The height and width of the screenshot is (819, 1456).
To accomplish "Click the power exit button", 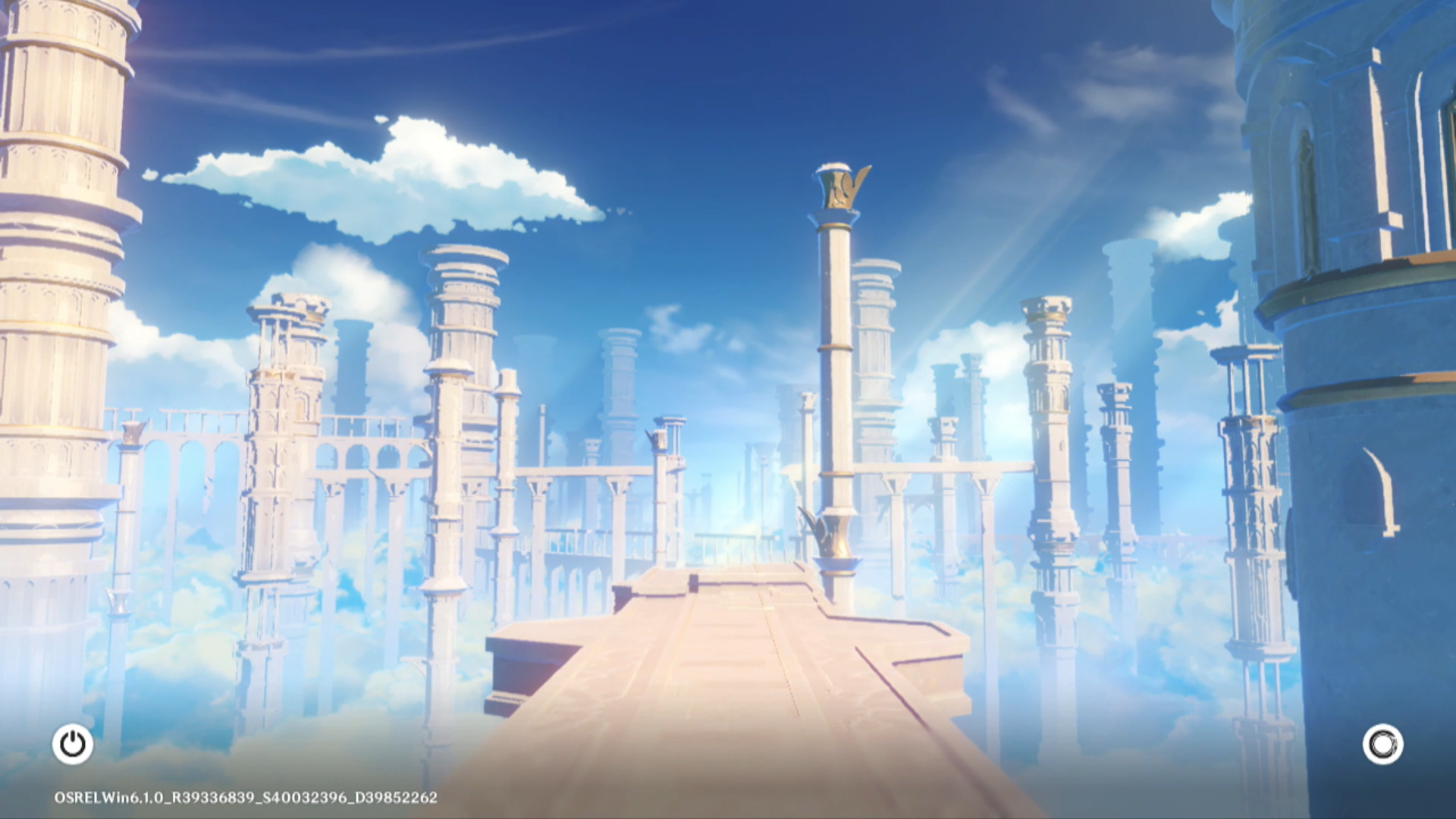I will coord(73,744).
